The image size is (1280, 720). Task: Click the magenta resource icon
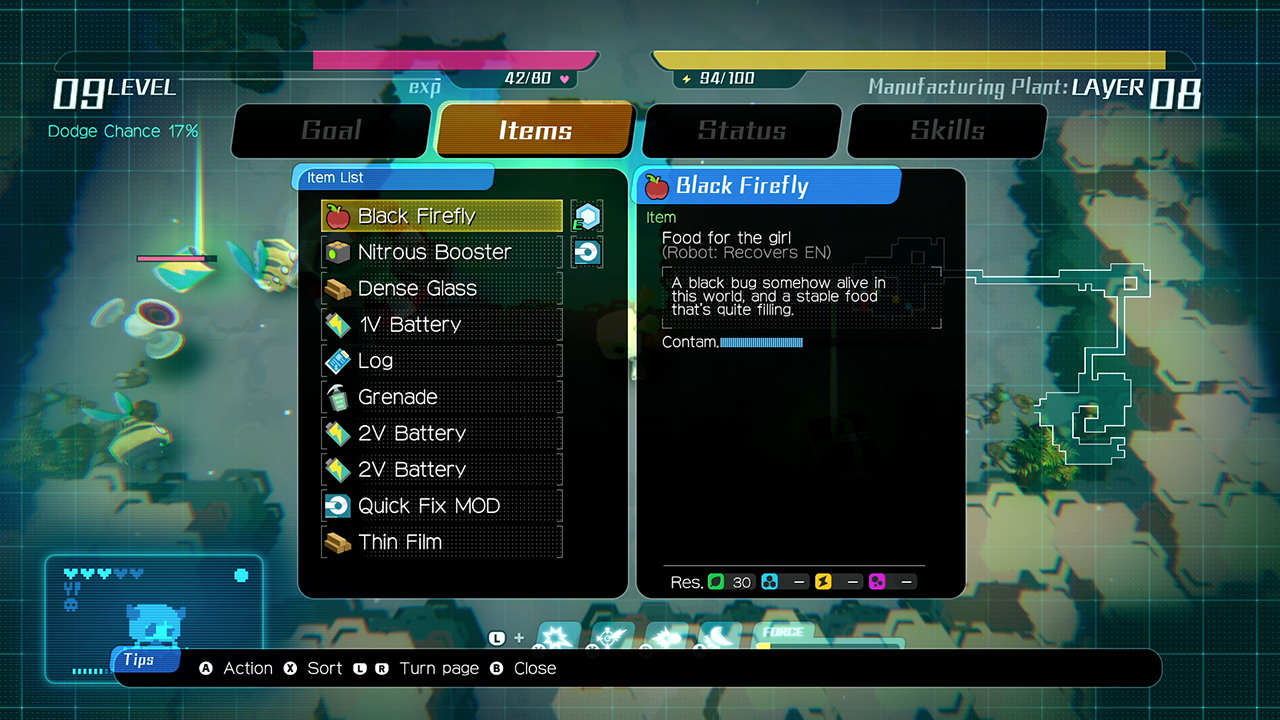pyautogui.click(x=877, y=581)
